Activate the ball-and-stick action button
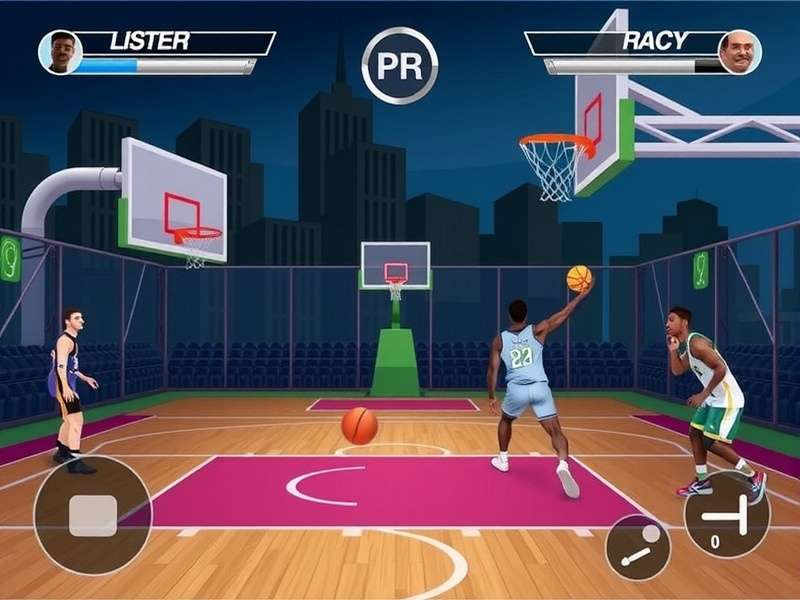Viewport: 800px width, 600px height. pyautogui.click(x=638, y=547)
